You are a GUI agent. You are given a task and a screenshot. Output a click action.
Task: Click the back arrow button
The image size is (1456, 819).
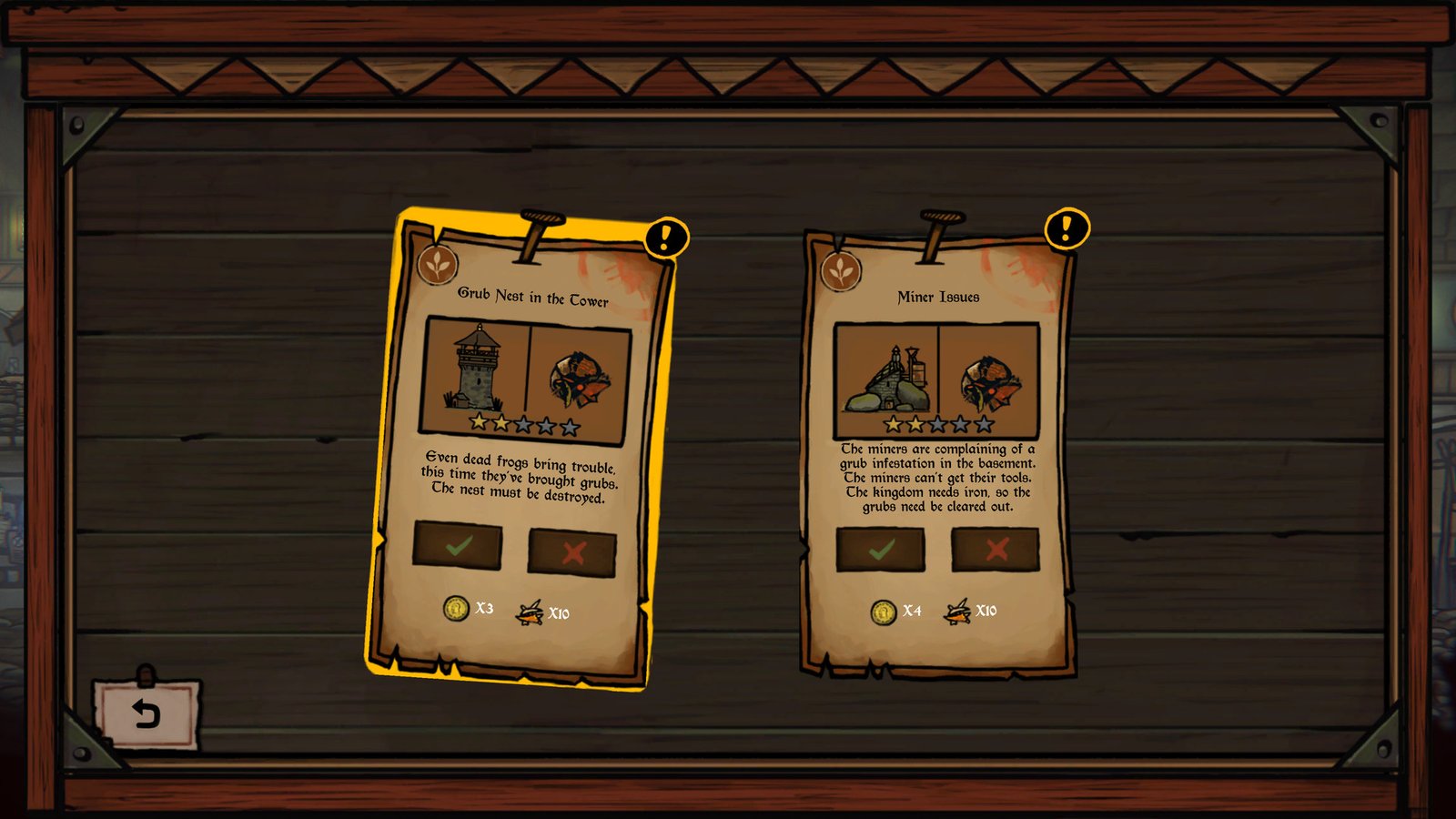click(x=146, y=713)
